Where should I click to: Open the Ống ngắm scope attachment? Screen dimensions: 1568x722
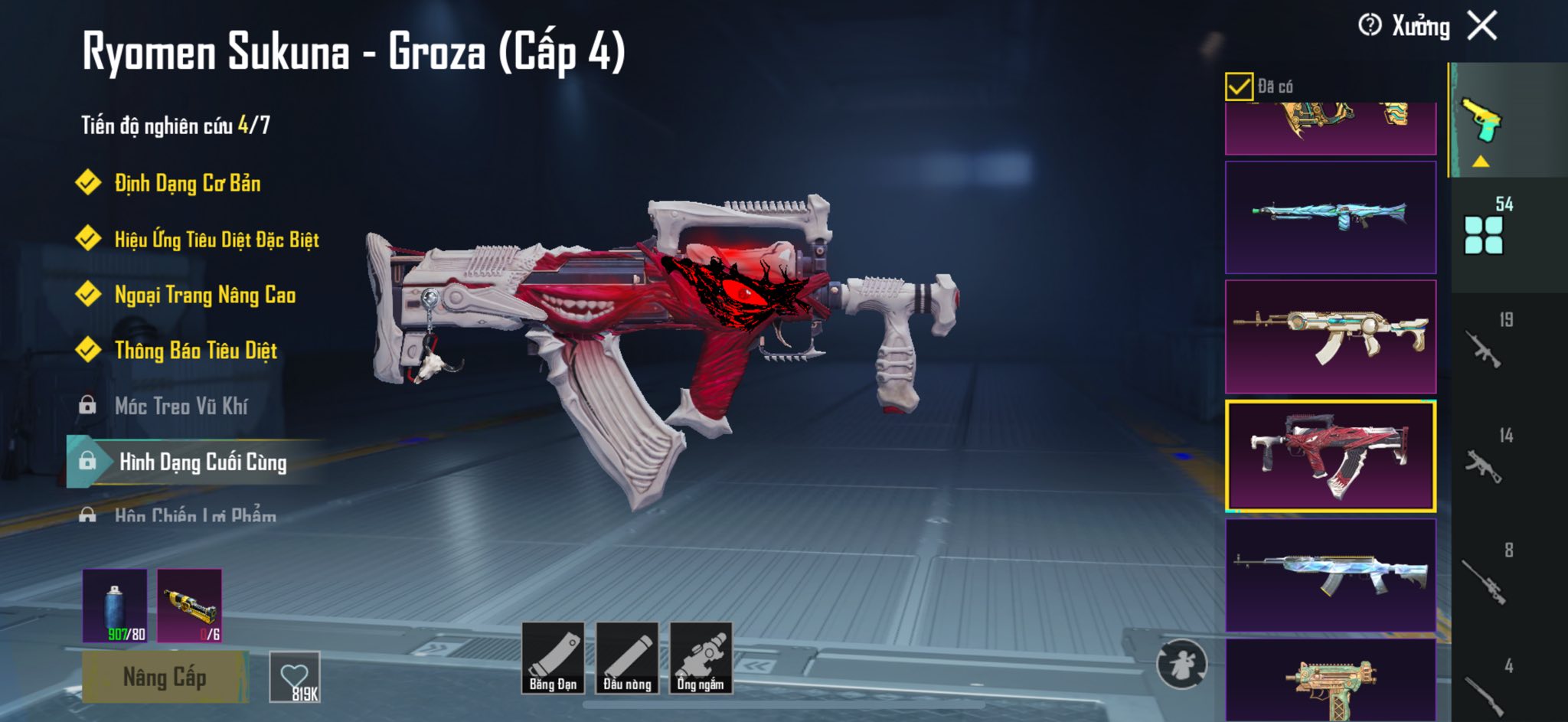point(701,658)
